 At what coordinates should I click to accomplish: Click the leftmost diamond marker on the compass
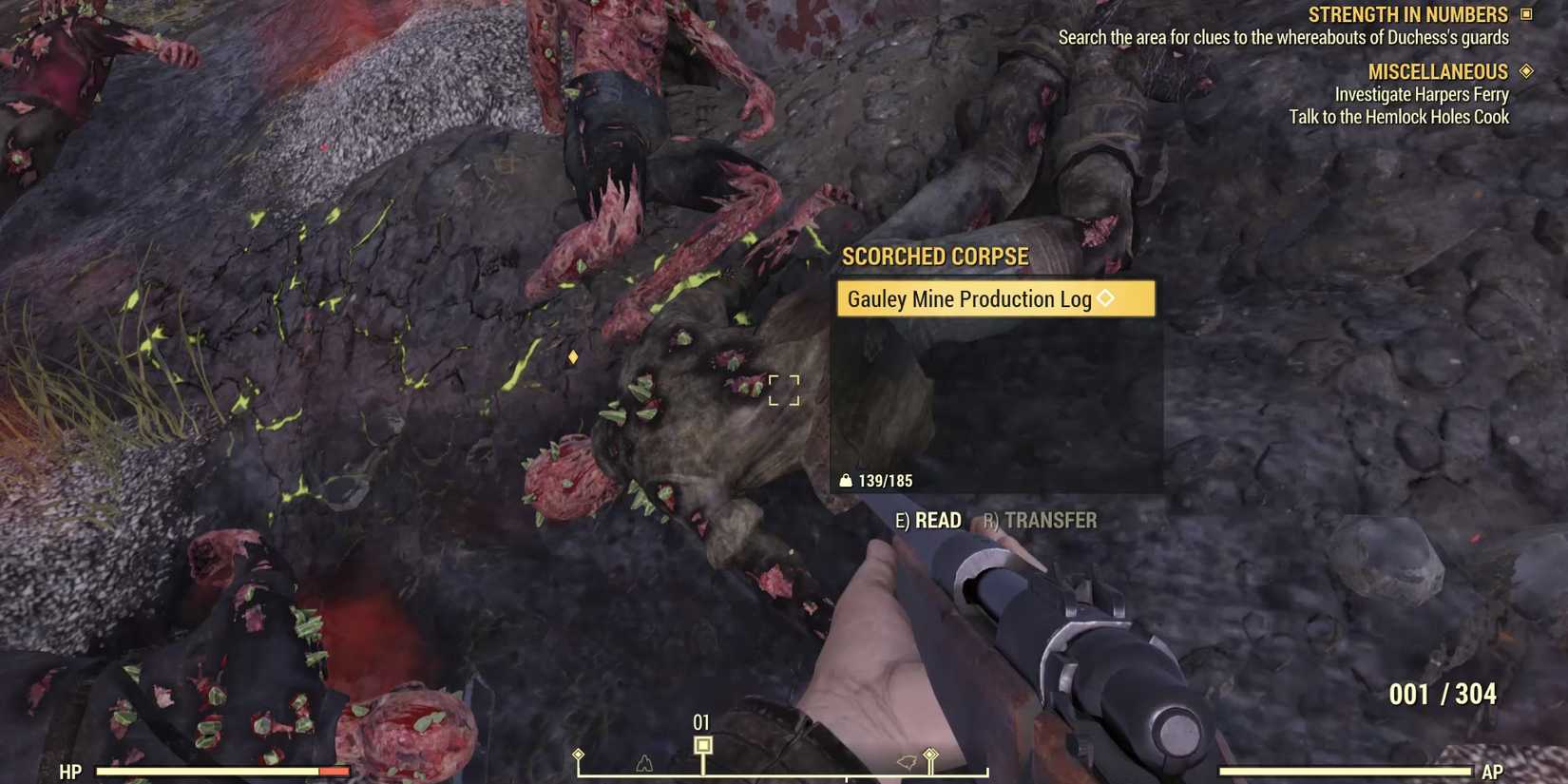point(578,755)
